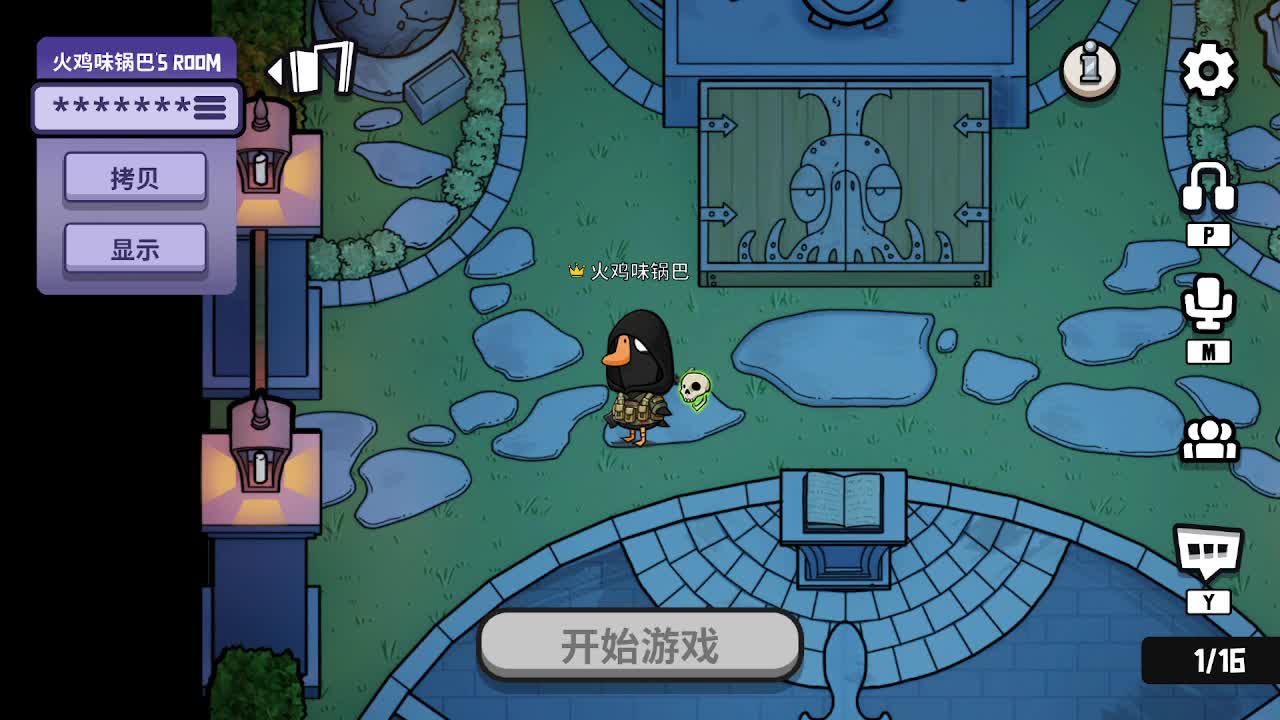Open the hamburger menu beside the password
Viewport: 1280px width, 720px height.
pos(208,107)
